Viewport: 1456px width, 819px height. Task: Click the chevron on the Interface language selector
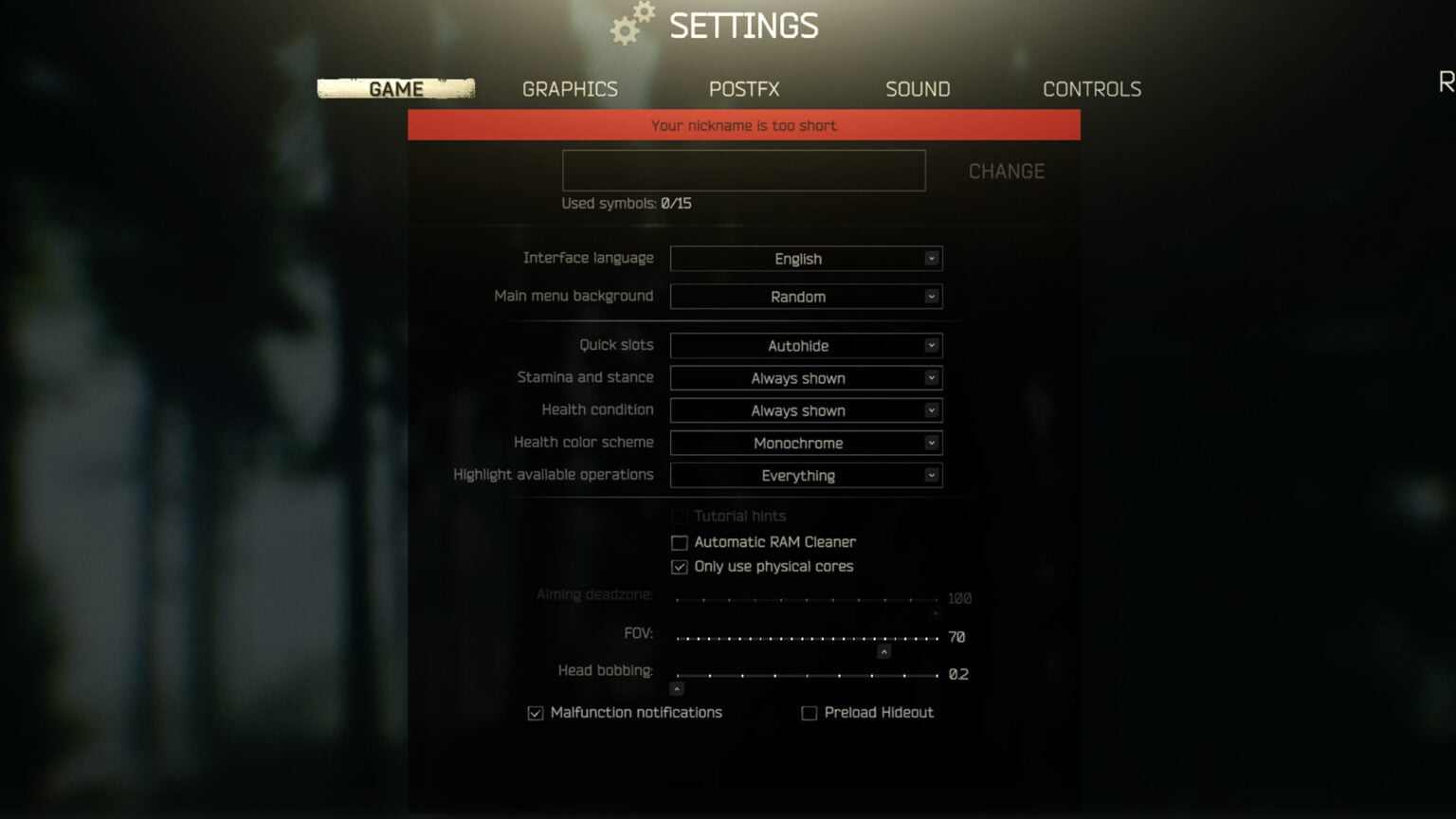tap(931, 258)
